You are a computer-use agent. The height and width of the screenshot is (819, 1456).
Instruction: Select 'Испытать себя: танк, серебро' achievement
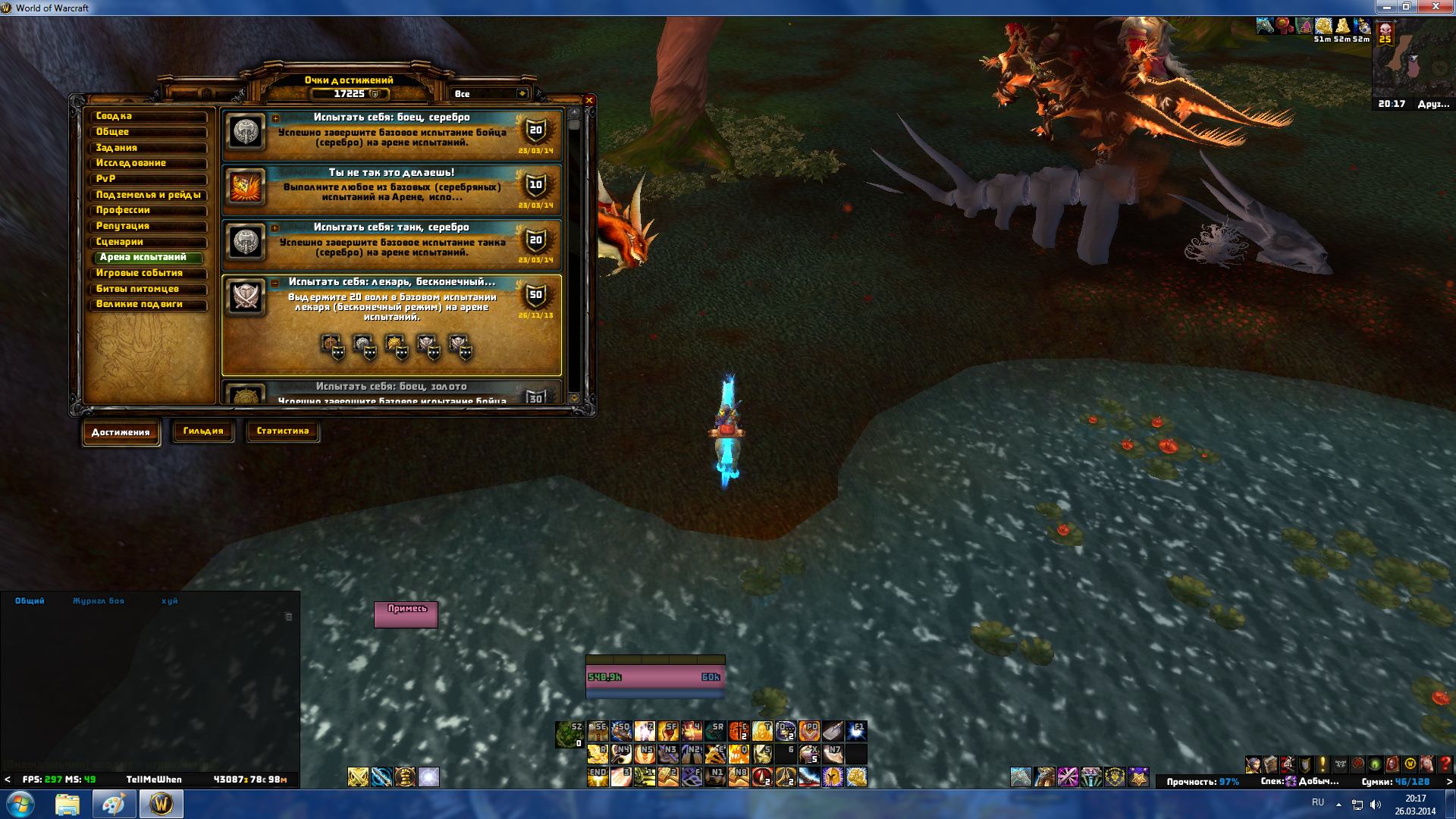pyautogui.click(x=391, y=242)
